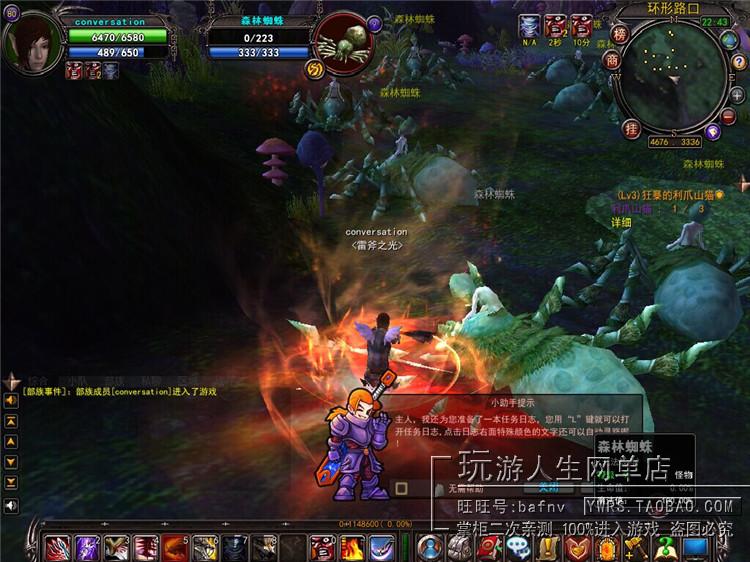Open the shop (商) button by minimap
This screenshot has width=750, height=562.
tap(612, 59)
